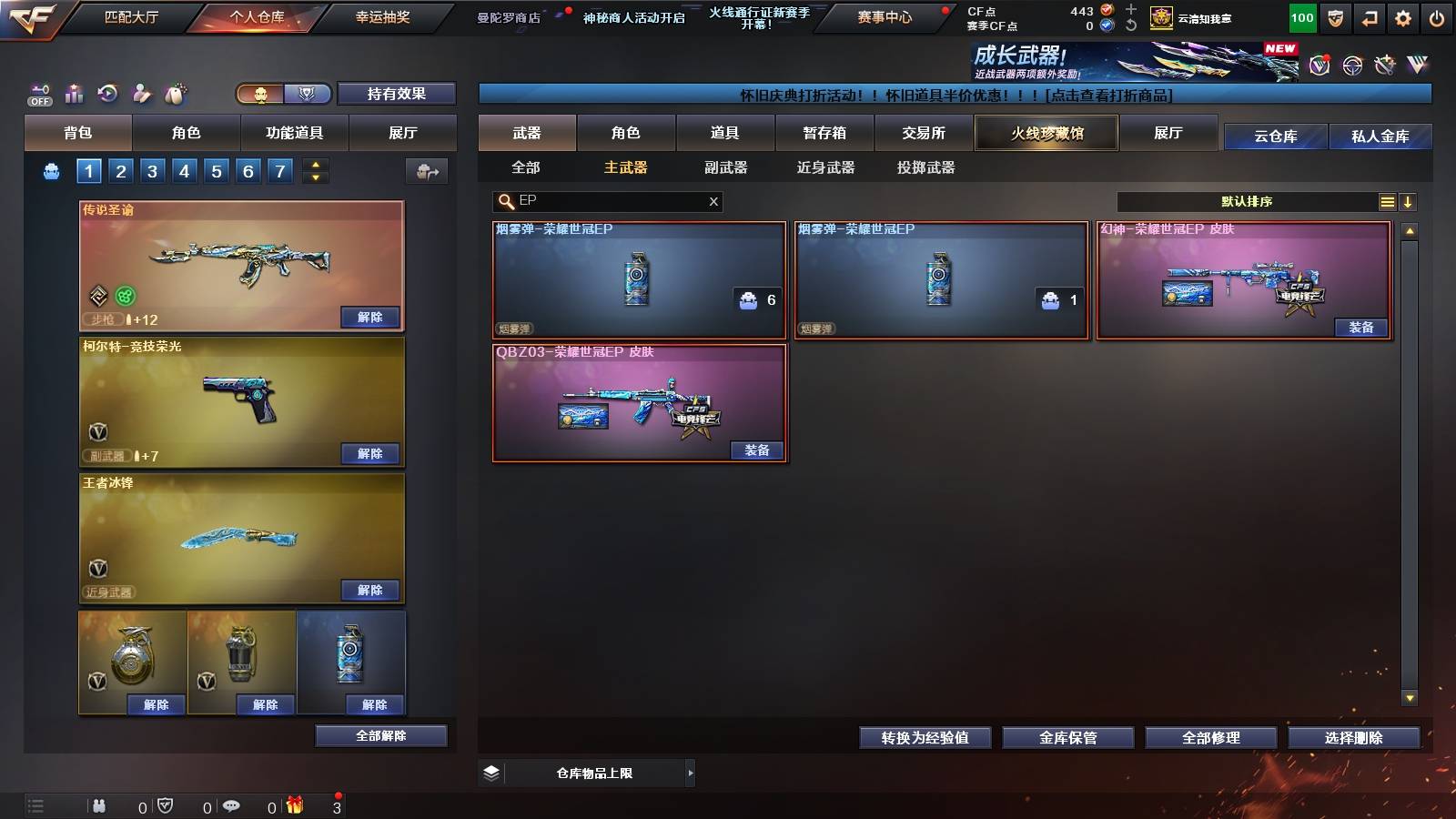
Task: Click the 全部解除 button below the grenades
Action: 380,735
